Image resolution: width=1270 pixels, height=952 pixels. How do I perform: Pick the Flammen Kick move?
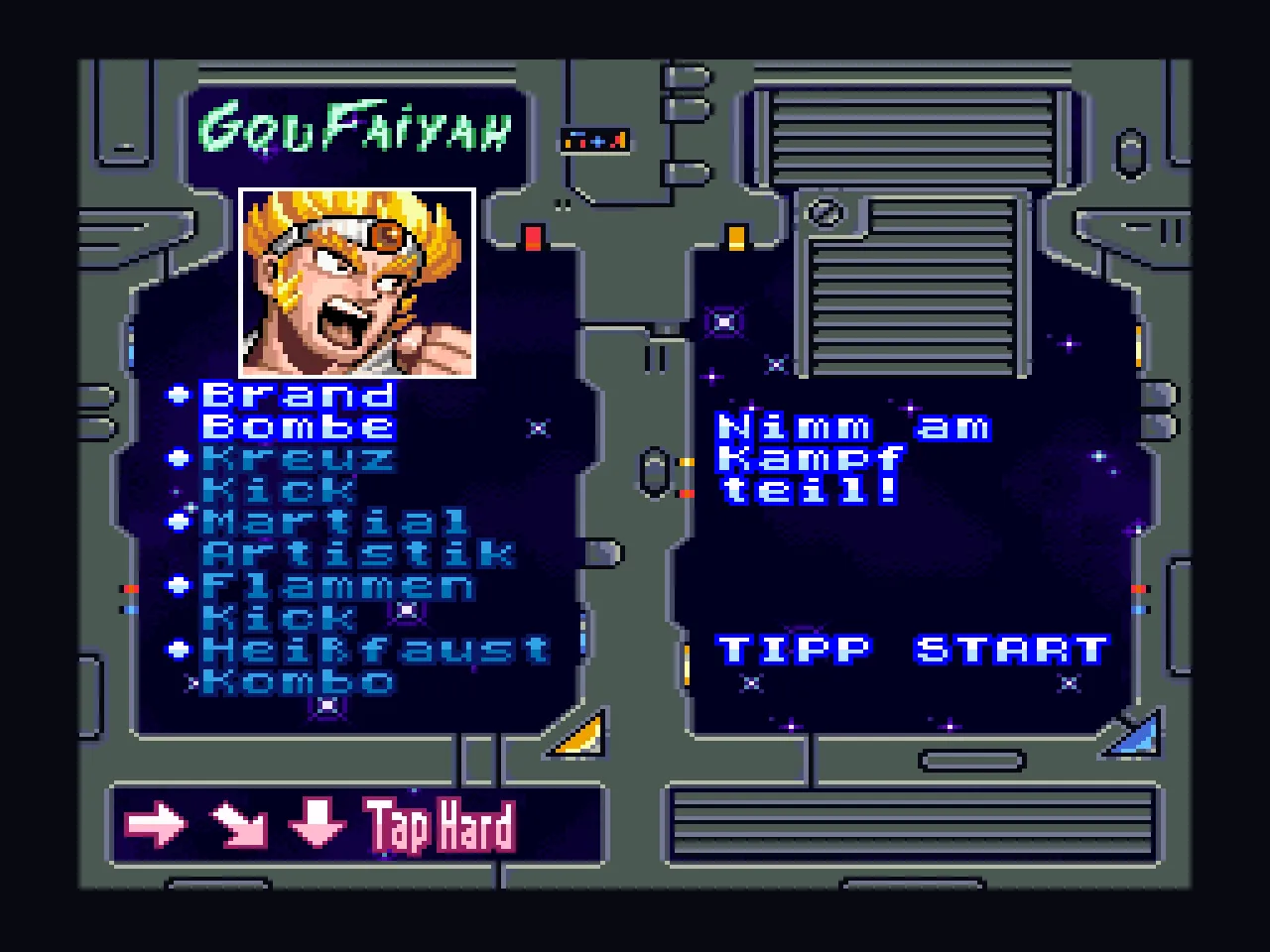point(337,601)
